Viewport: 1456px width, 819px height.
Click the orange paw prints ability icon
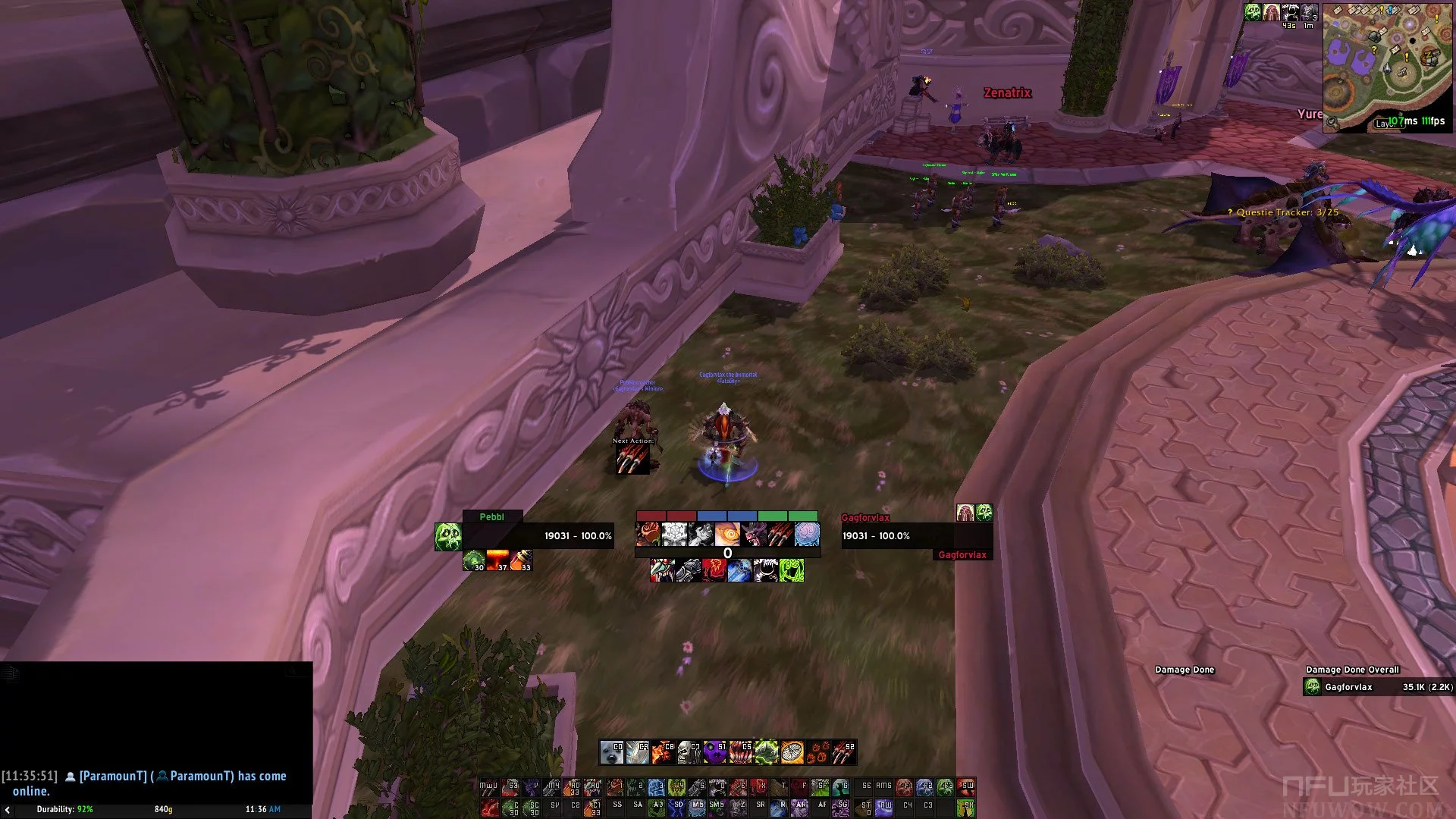point(819,752)
